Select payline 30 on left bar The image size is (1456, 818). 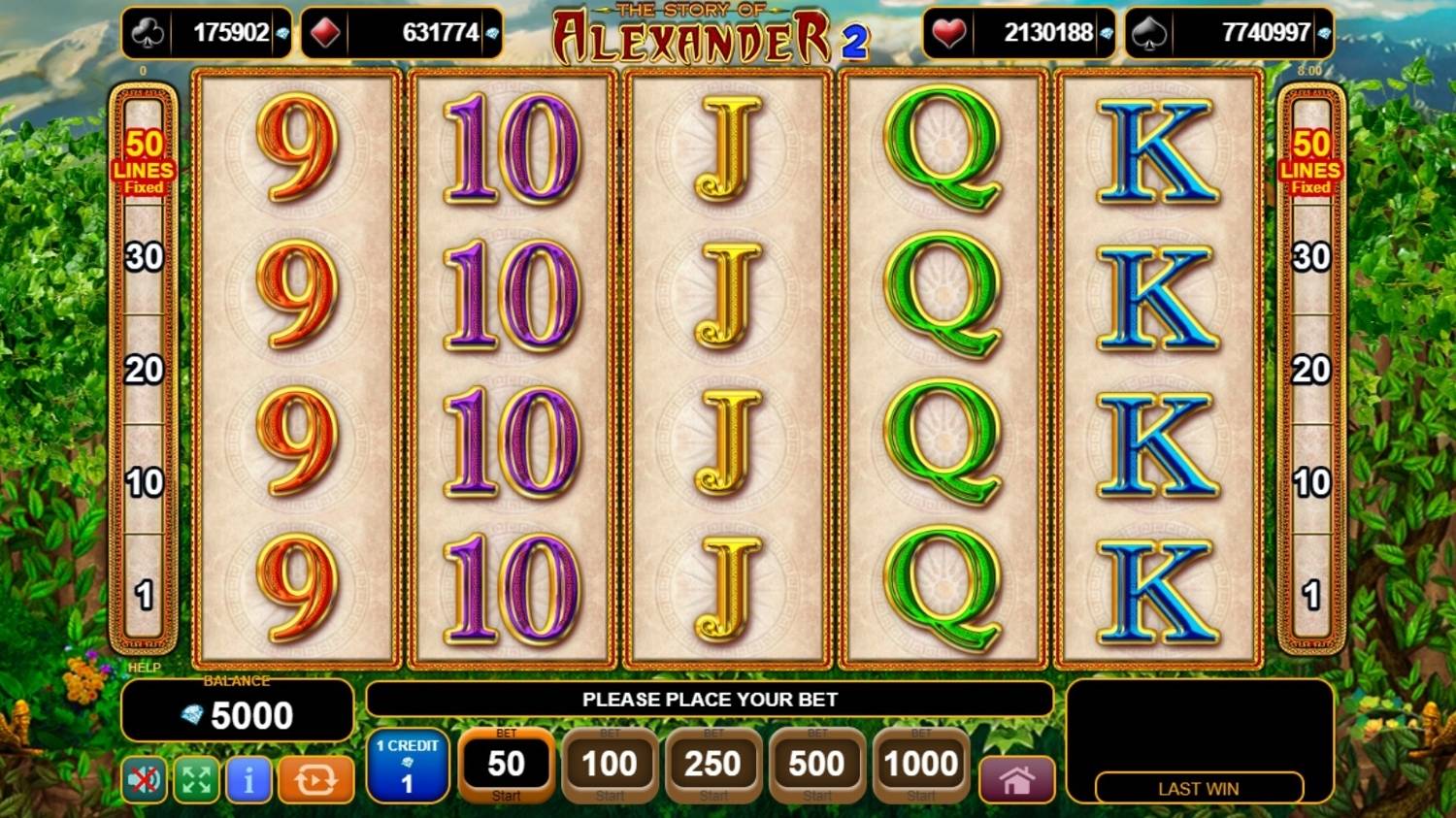tap(145, 257)
